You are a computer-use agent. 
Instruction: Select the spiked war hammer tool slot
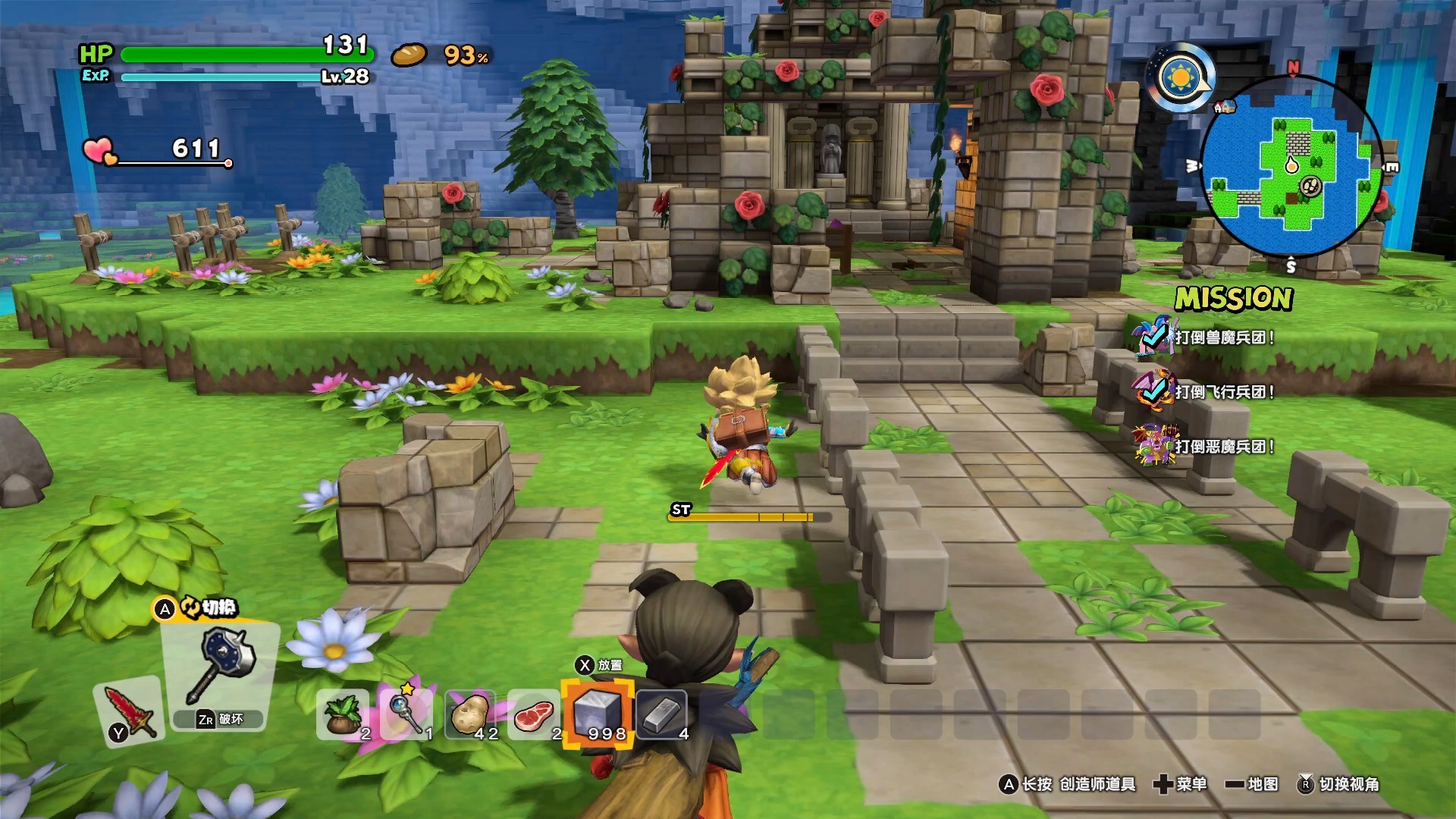[221, 667]
